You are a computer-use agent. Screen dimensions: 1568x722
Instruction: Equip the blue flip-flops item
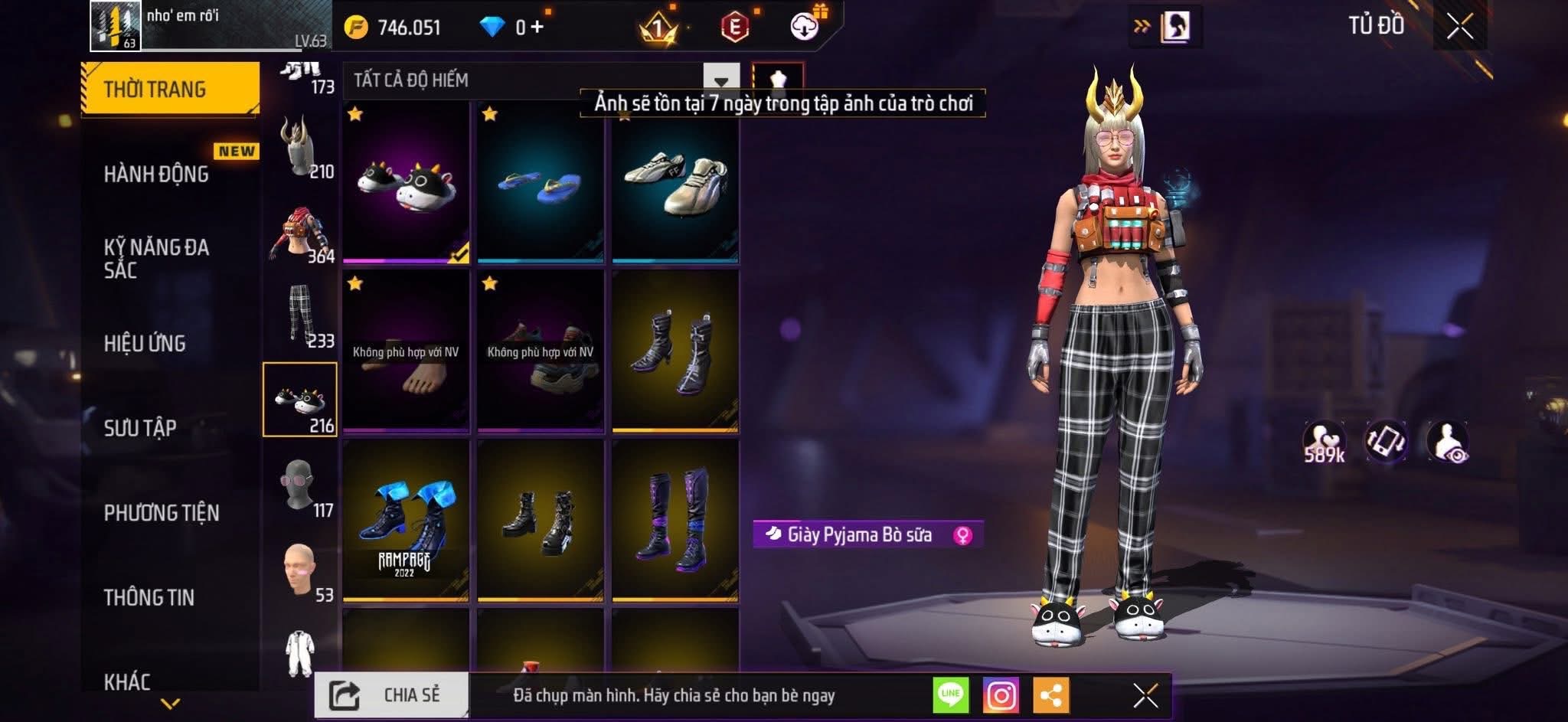coord(540,182)
